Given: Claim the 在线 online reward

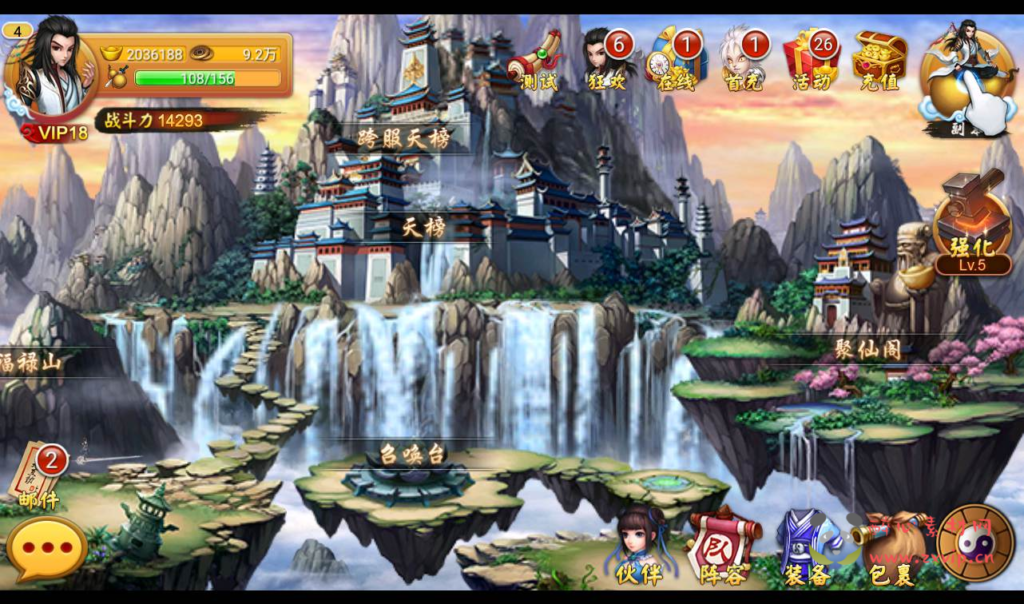Looking at the screenshot, I should tap(677, 60).
